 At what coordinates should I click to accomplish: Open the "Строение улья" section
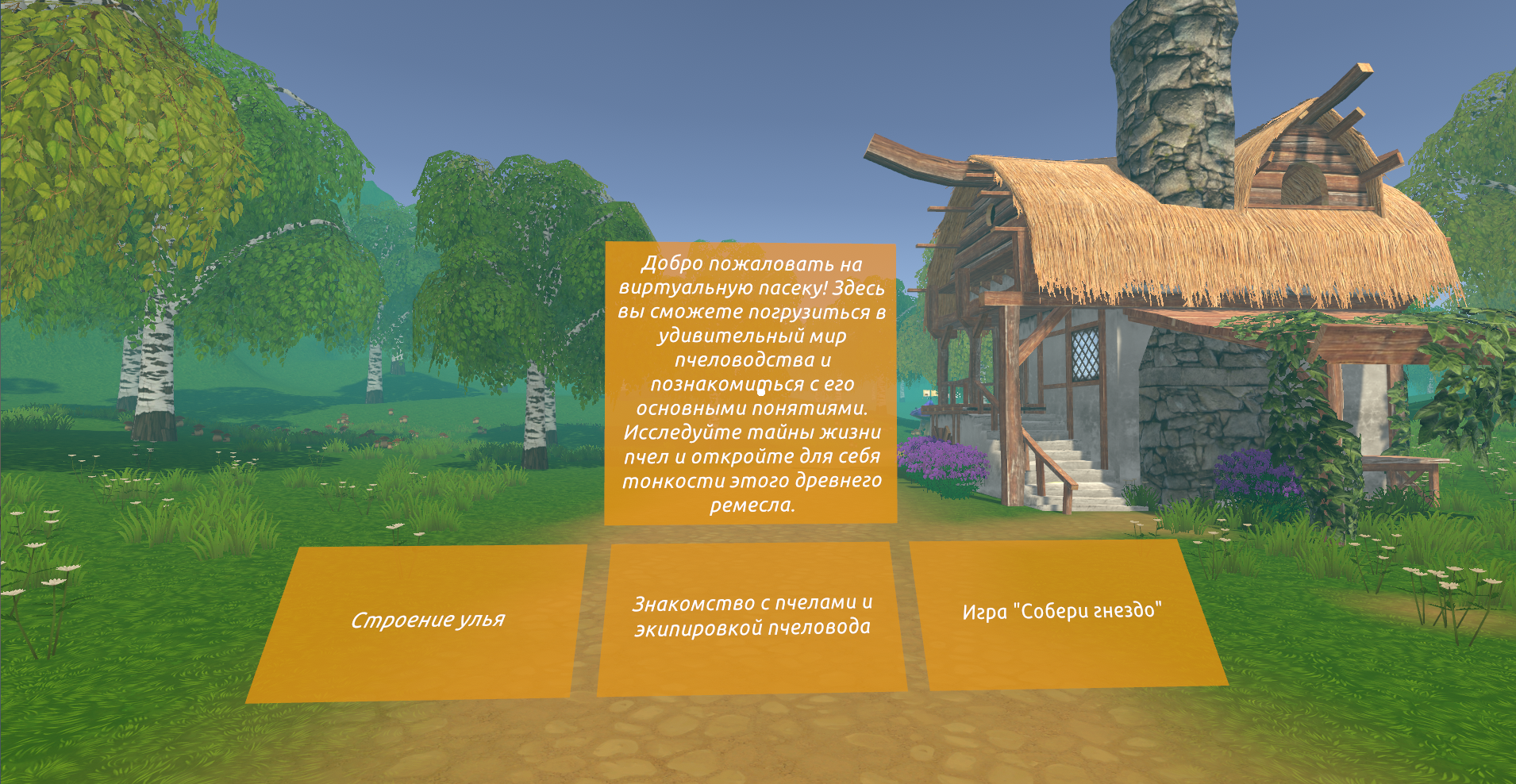click(426, 621)
